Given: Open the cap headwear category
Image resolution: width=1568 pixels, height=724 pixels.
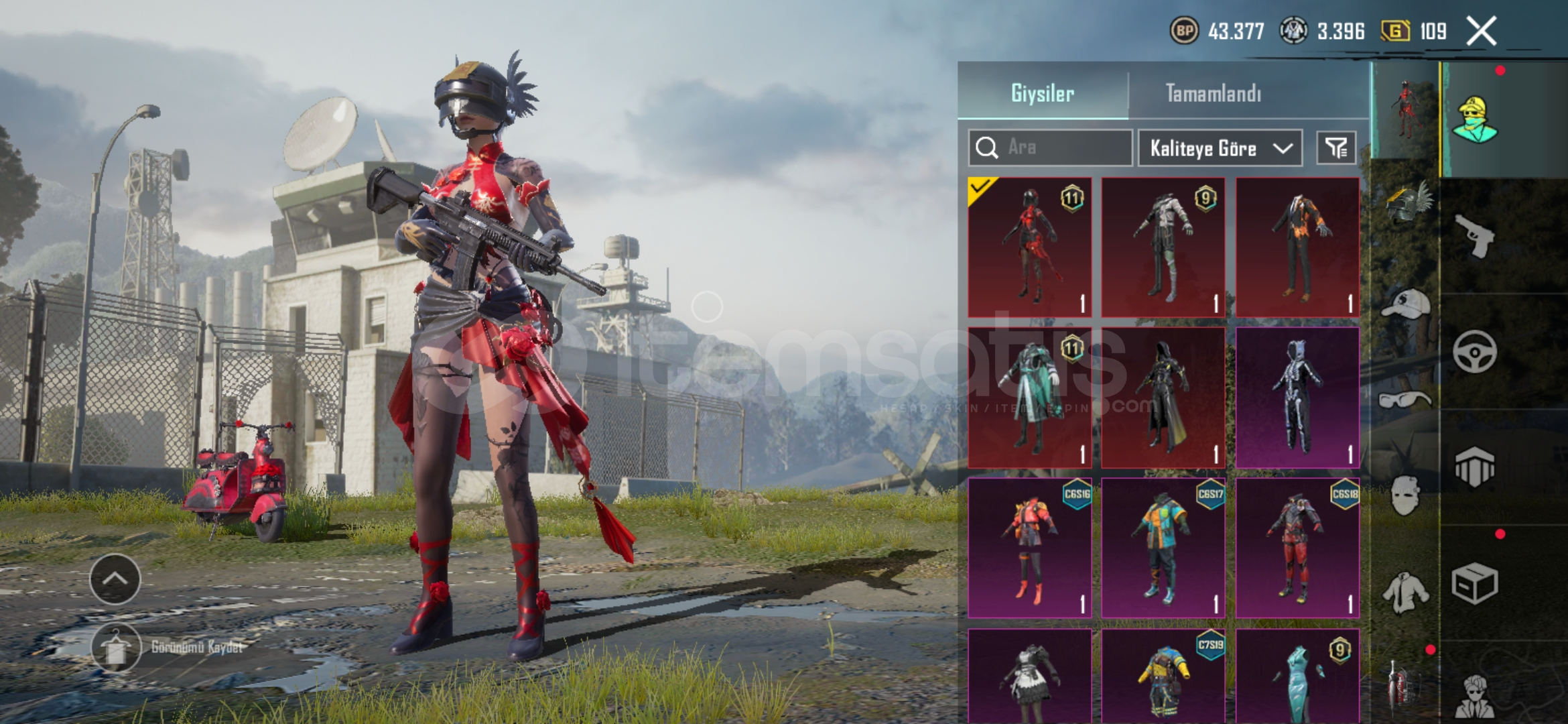Looking at the screenshot, I should pyautogui.click(x=1405, y=304).
